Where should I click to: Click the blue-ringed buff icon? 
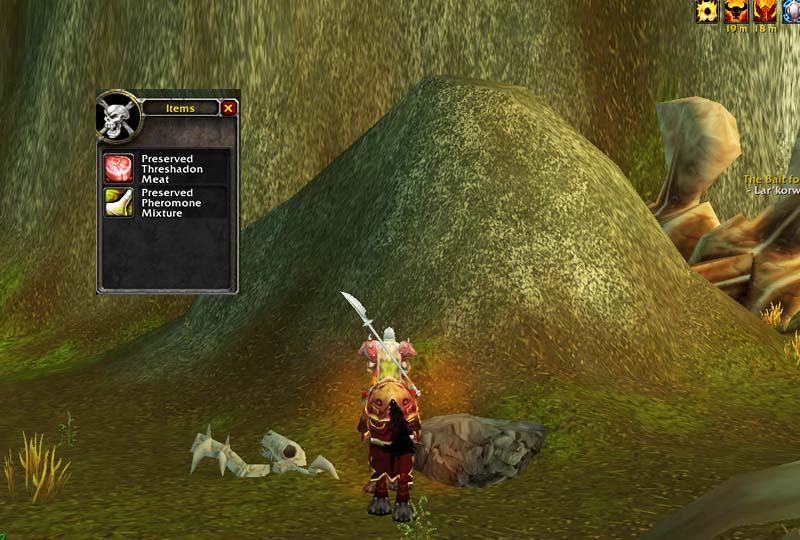coord(792,11)
